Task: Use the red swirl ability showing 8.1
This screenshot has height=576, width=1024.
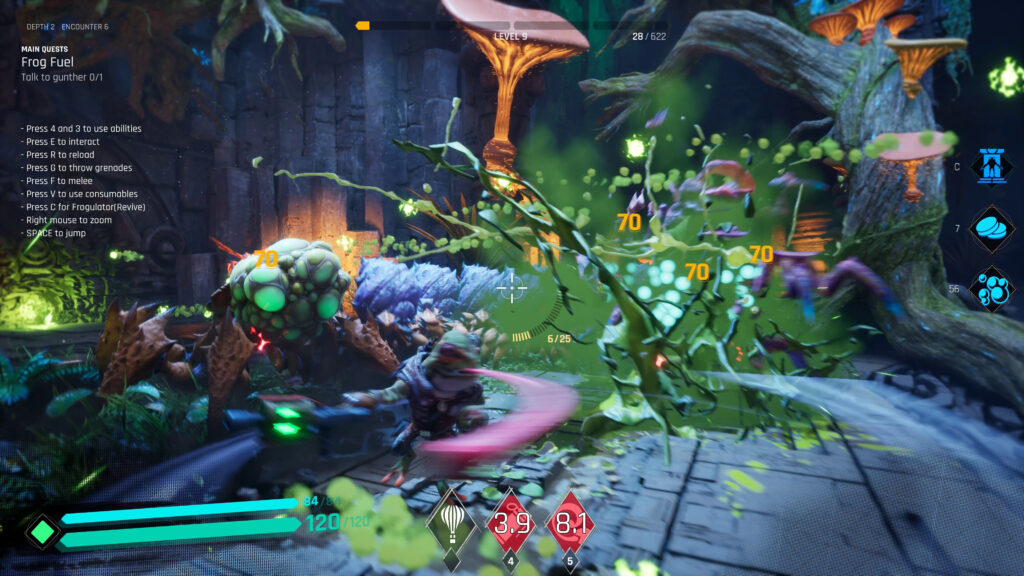Action: [569, 522]
